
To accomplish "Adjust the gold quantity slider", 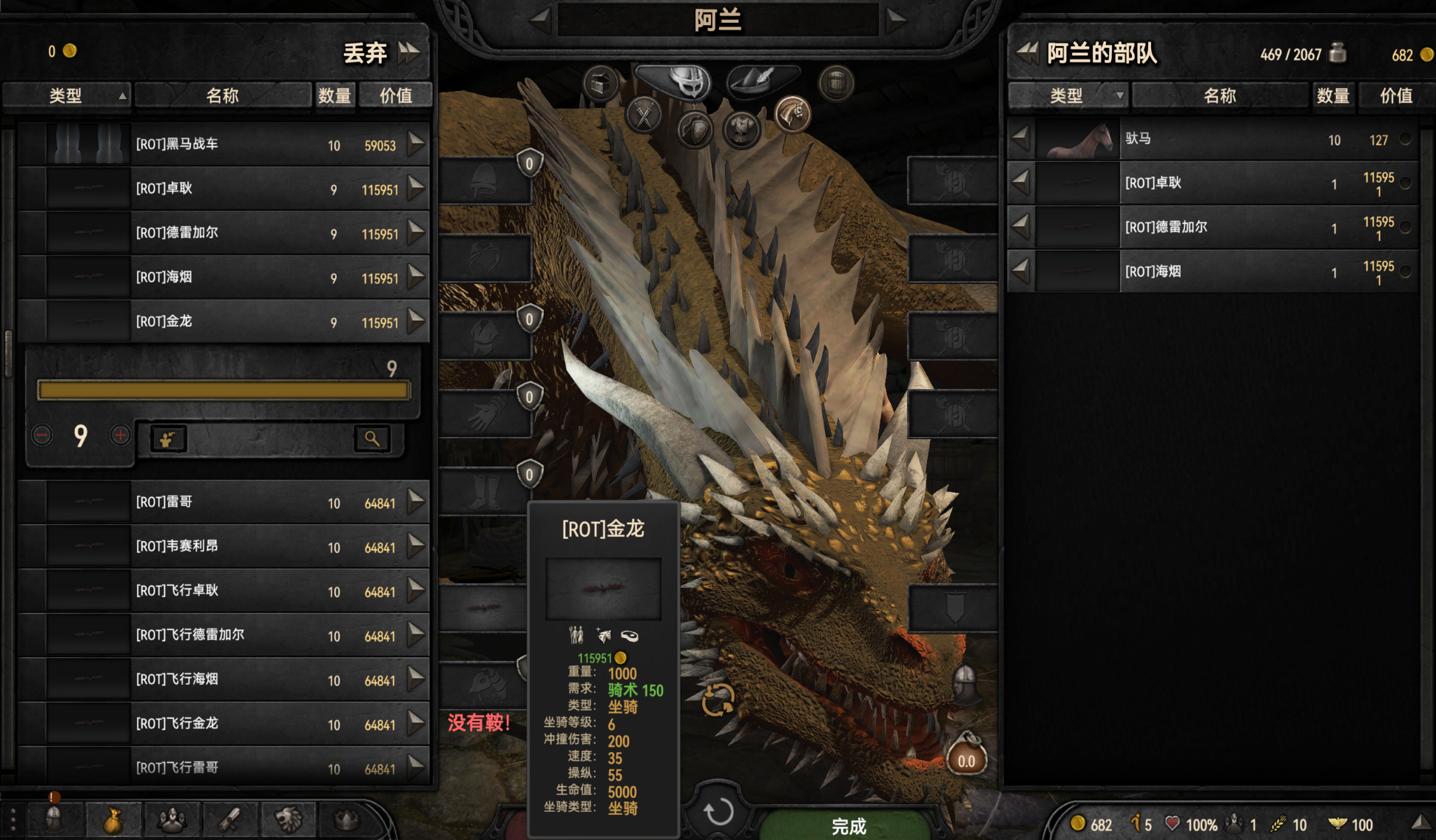I will (223, 390).
